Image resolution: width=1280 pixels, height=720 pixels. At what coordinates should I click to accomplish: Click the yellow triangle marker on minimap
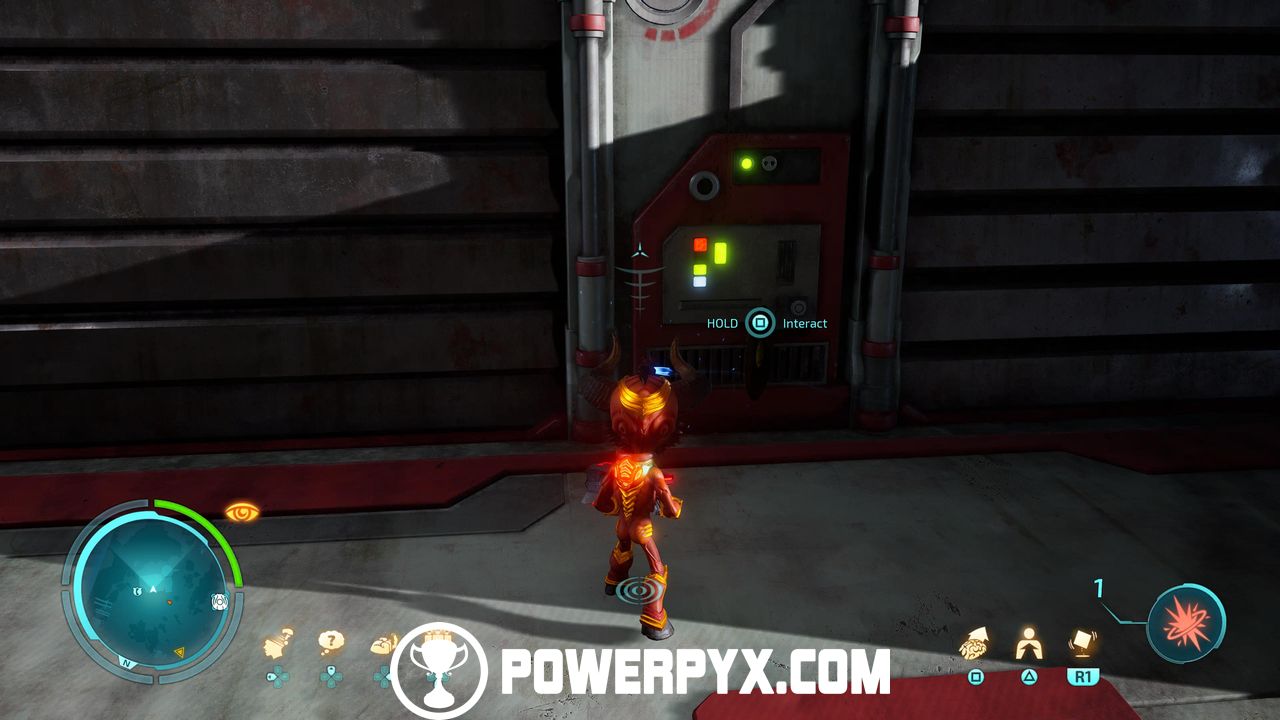tap(181, 652)
